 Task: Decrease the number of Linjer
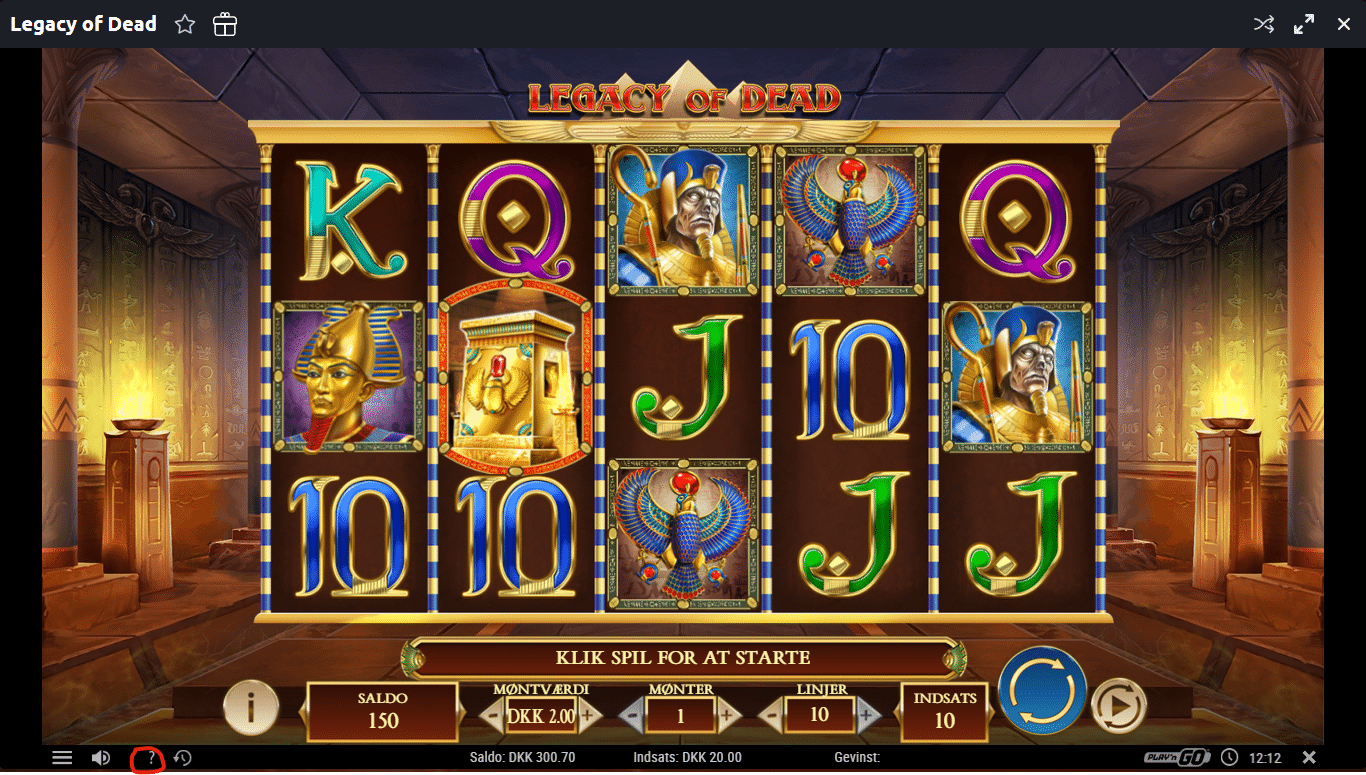click(770, 715)
